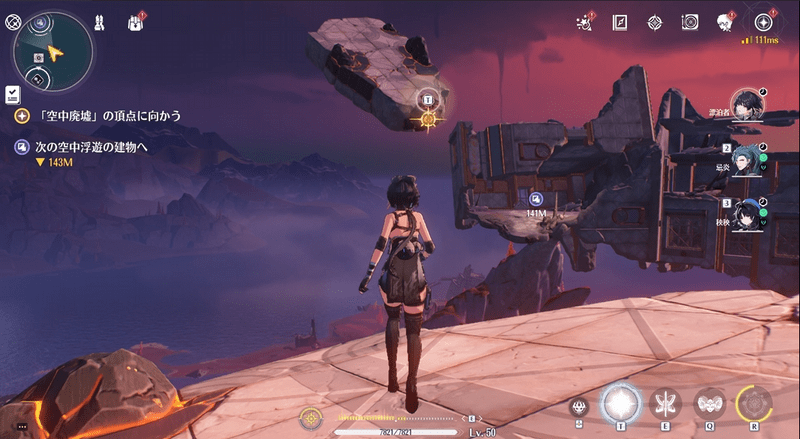
Task: Open the twin-figure icon near the minimap
Action: (100, 20)
